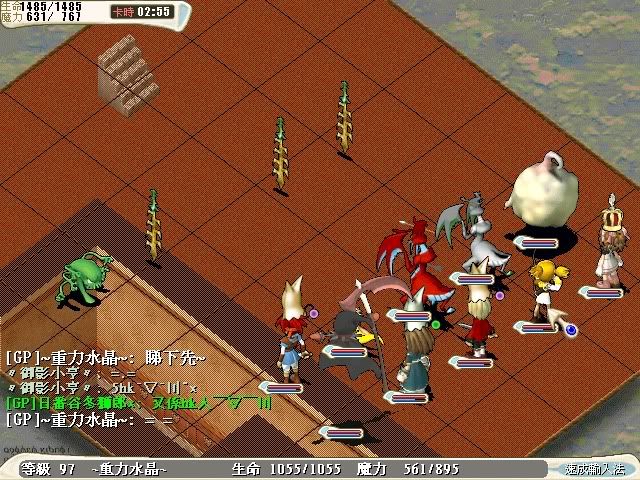Click the 速成輸入法 input method indicator
This screenshot has height=480, width=640.
click(x=596, y=469)
